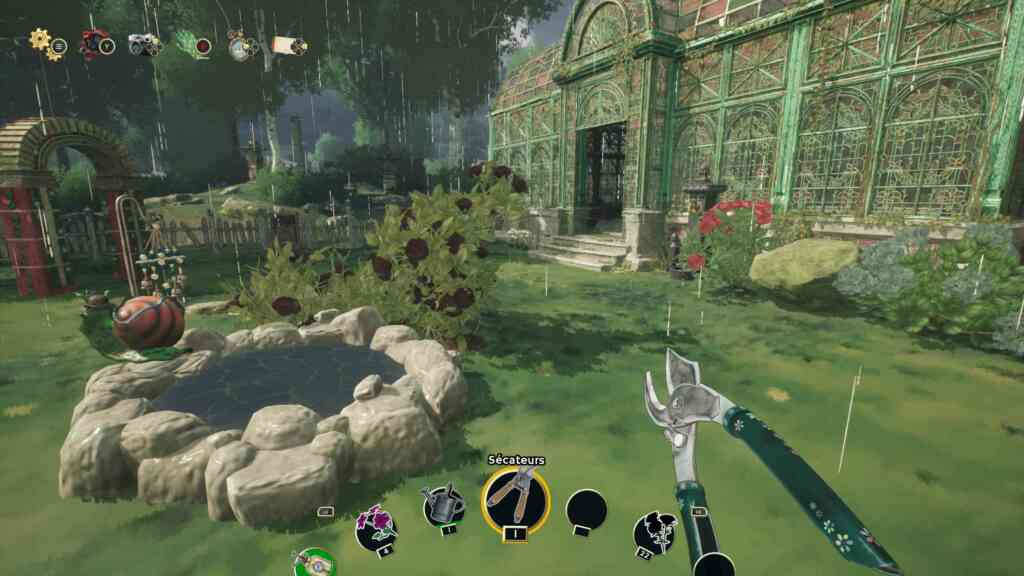Image resolution: width=1024 pixels, height=576 pixels.
Task: Select the Sécateurs hotbar slot
Action: (516, 499)
